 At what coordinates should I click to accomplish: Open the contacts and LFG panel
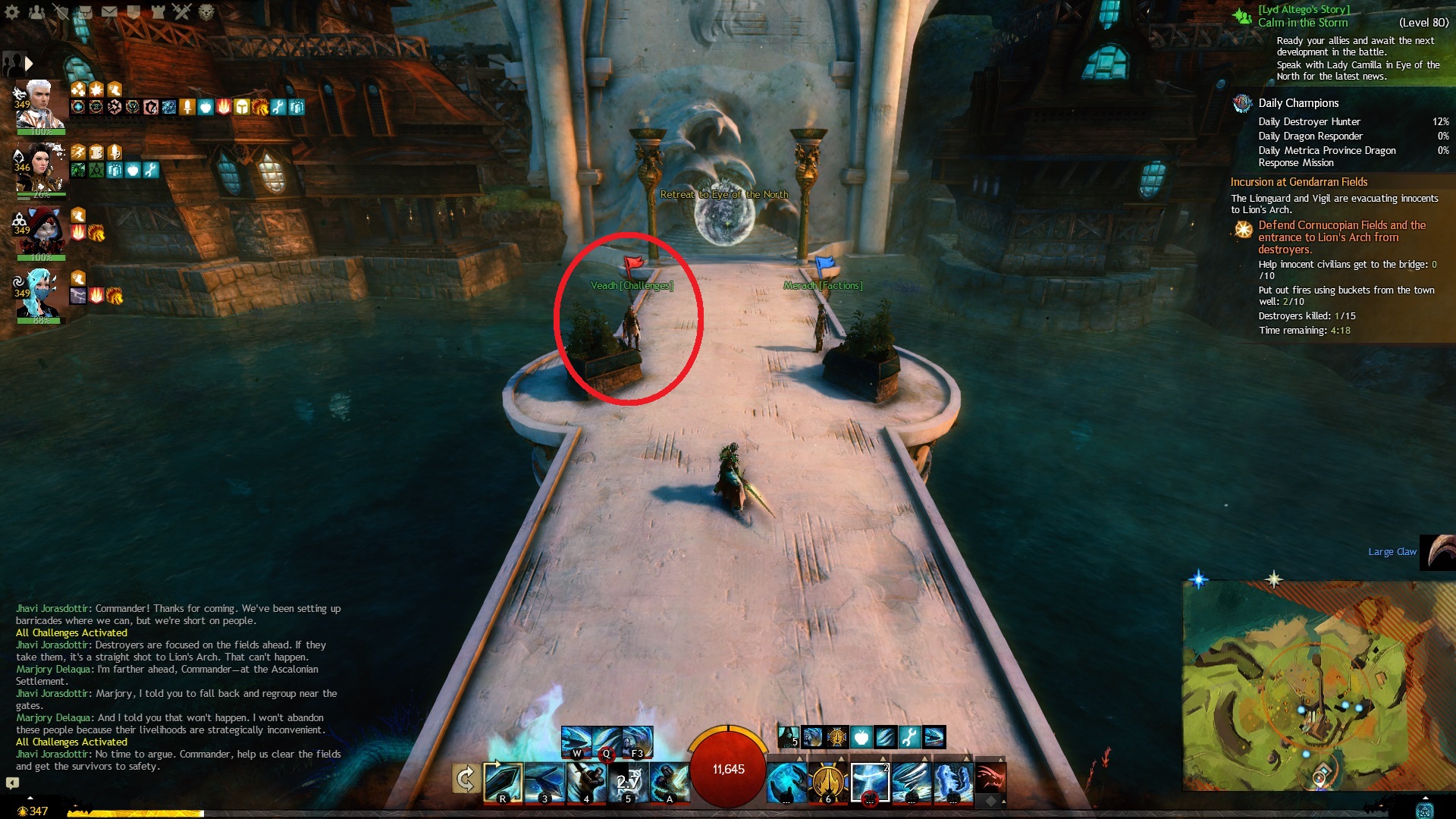pos(36,11)
